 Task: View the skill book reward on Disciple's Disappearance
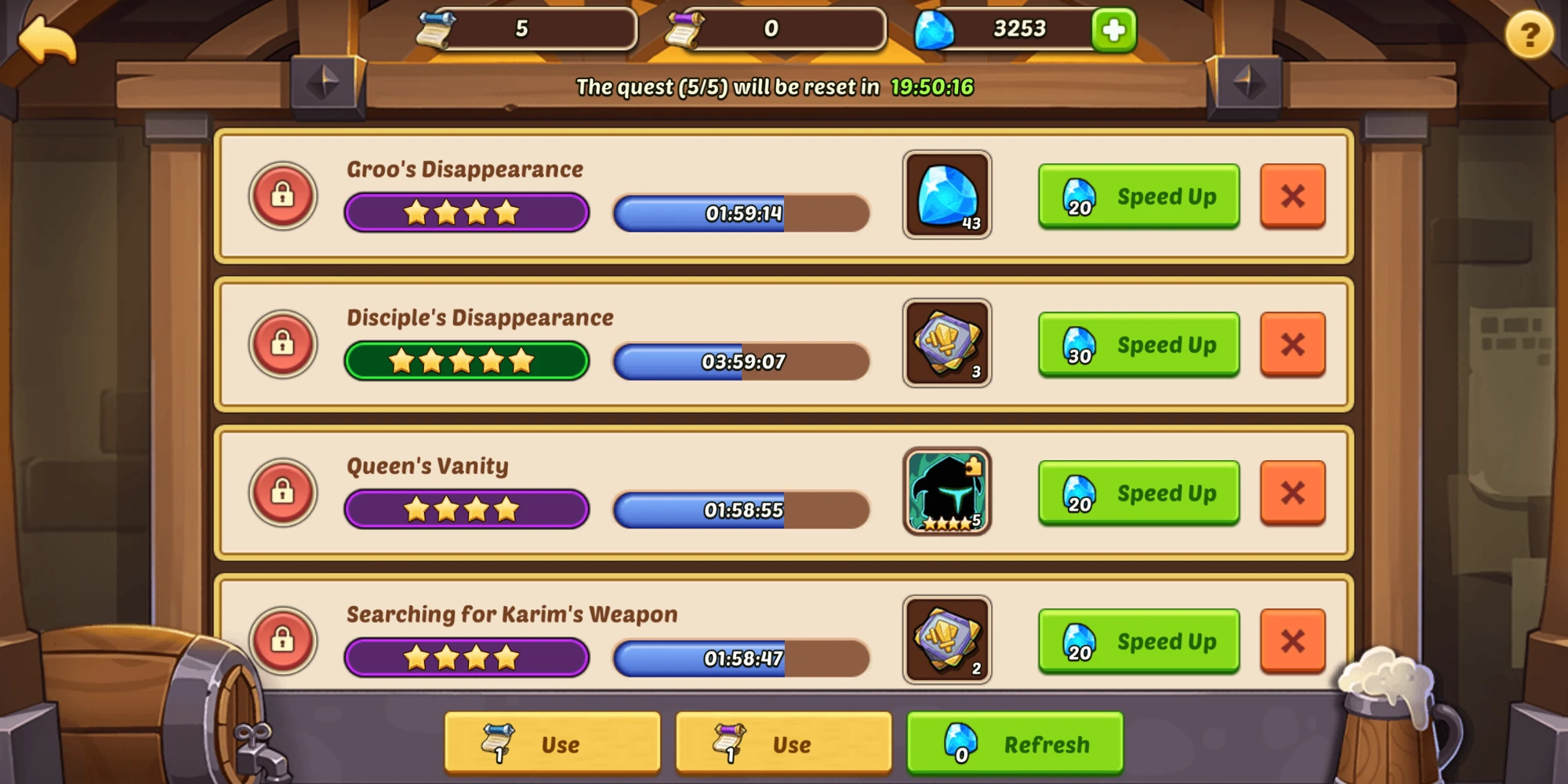coord(947,343)
